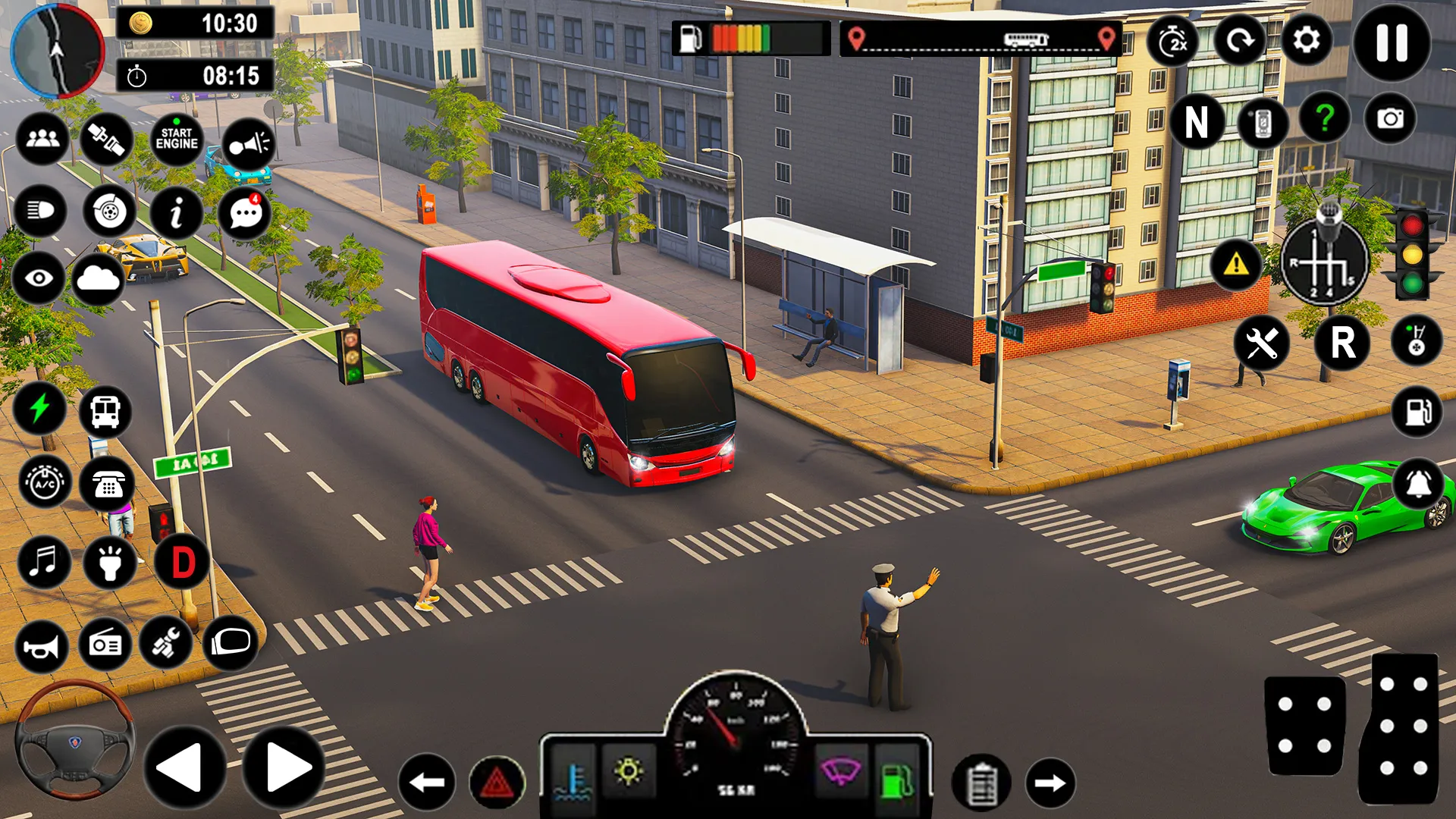Tap the Start Engine button

coord(177,140)
